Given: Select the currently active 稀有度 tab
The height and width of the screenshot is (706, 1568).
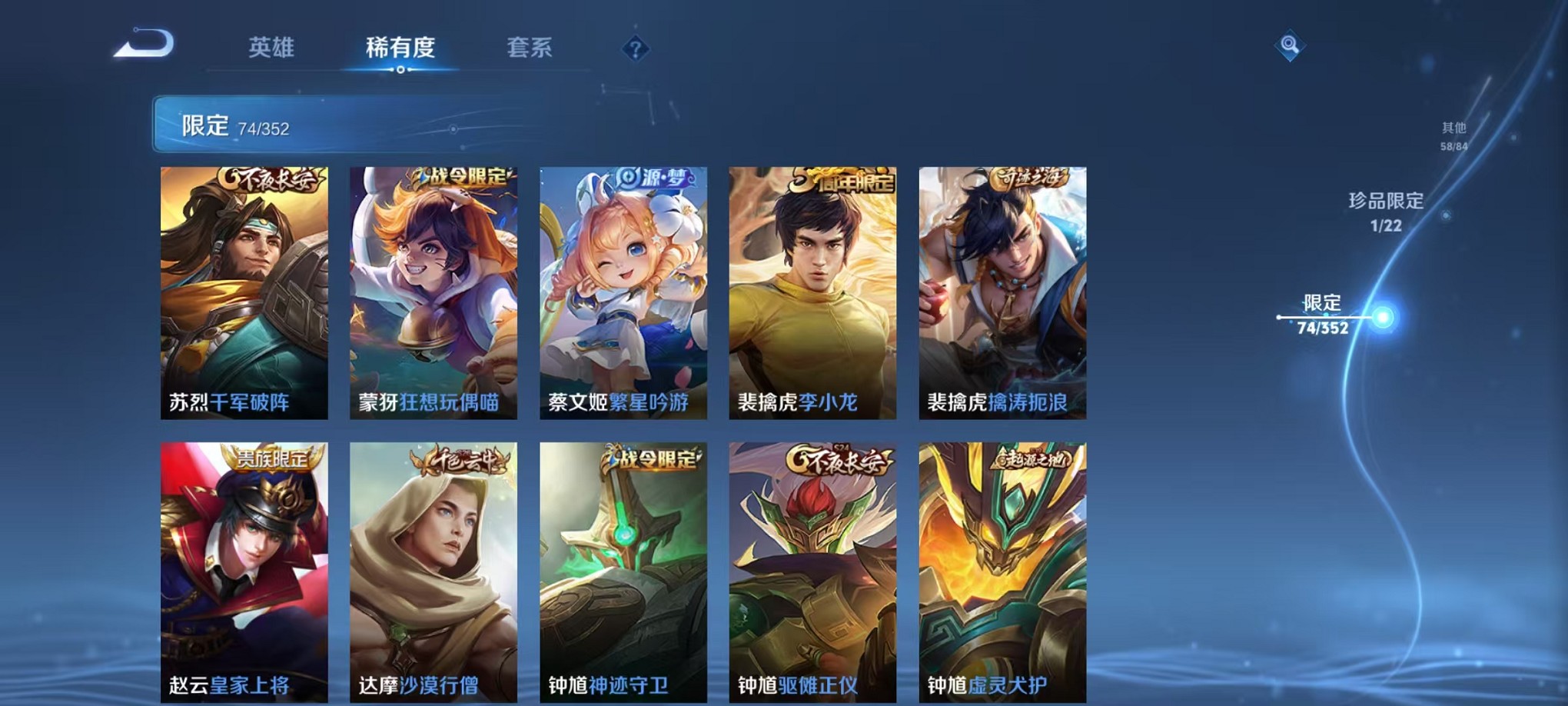Looking at the screenshot, I should tap(400, 48).
